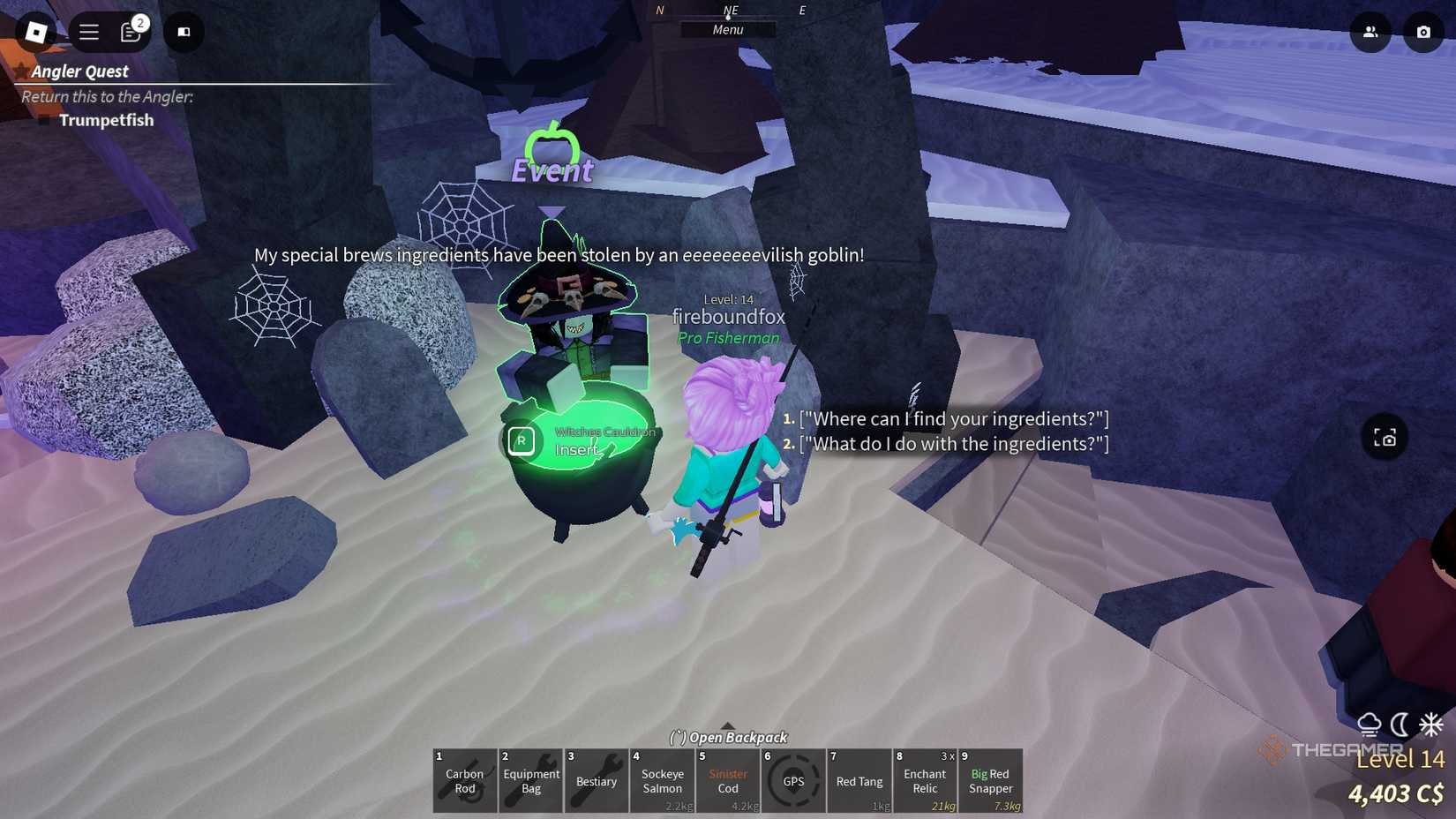Toggle the emotes panel in the top bar
The height and width of the screenshot is (819, 1456).
[x=184, y=32]
